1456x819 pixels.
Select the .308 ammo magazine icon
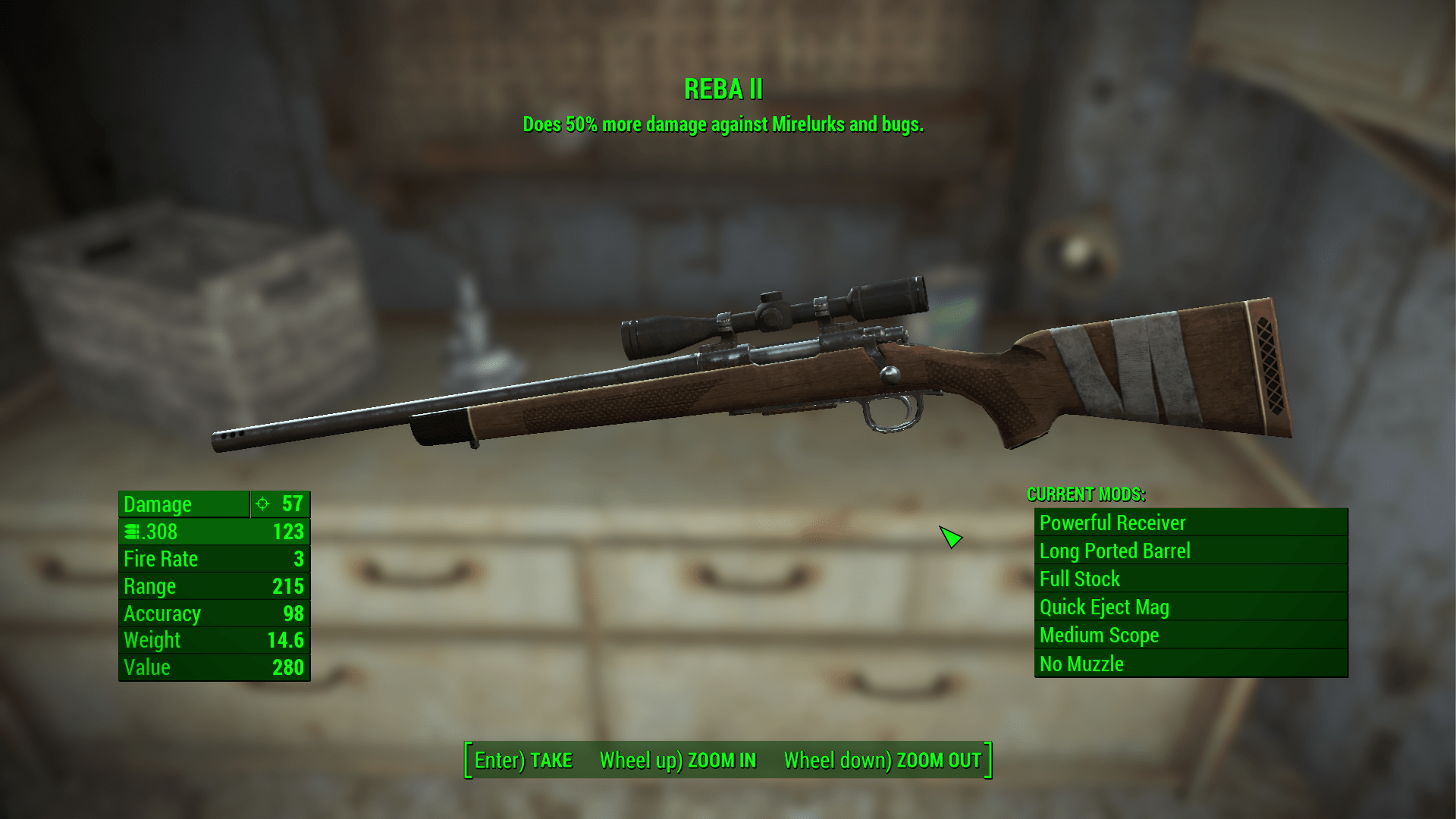pyautogui.click(x=130, y=532)
